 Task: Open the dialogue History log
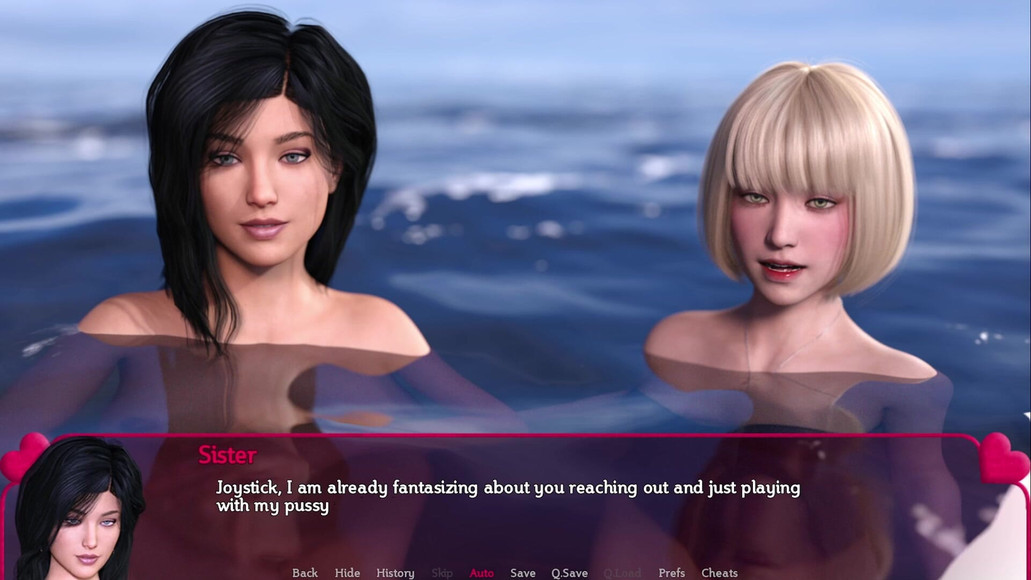point(395,573)
